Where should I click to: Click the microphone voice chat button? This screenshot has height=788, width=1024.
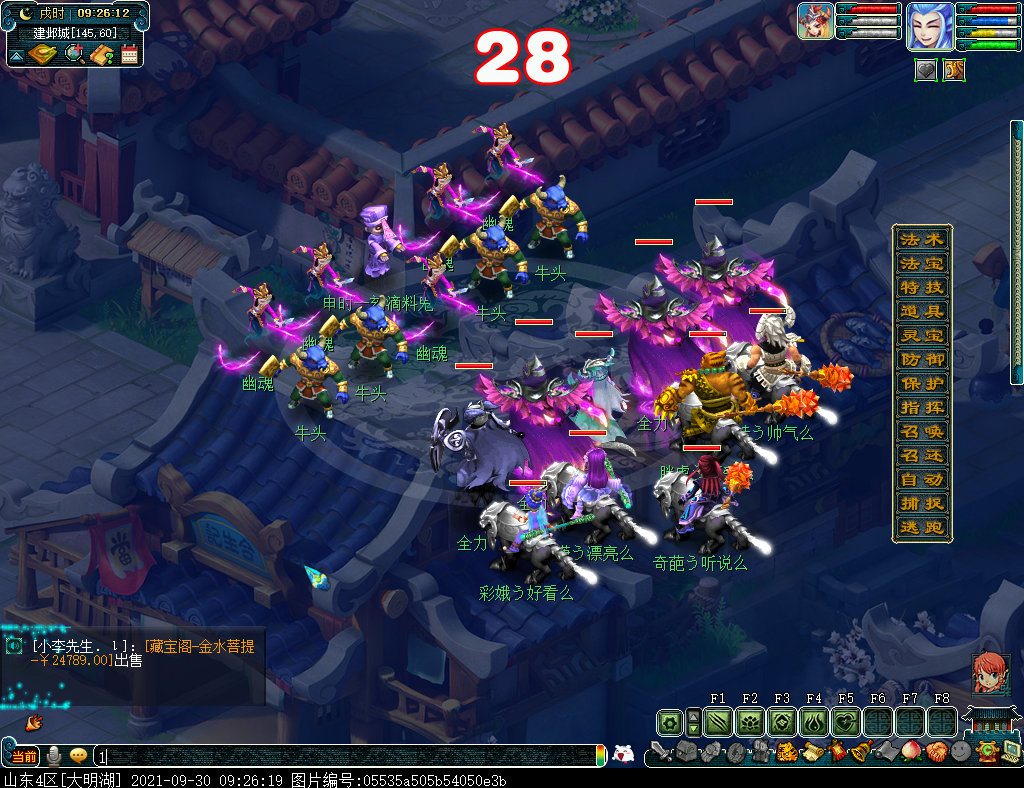click(x=55, y=756)
